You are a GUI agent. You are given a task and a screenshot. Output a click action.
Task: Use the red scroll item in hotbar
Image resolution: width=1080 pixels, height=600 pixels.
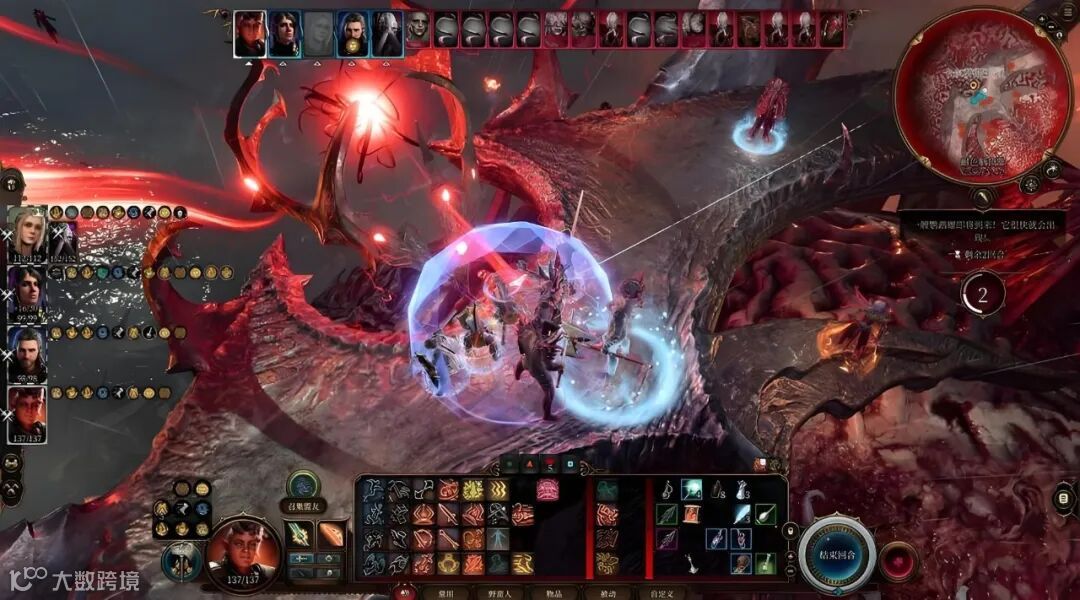click(692, 514)
